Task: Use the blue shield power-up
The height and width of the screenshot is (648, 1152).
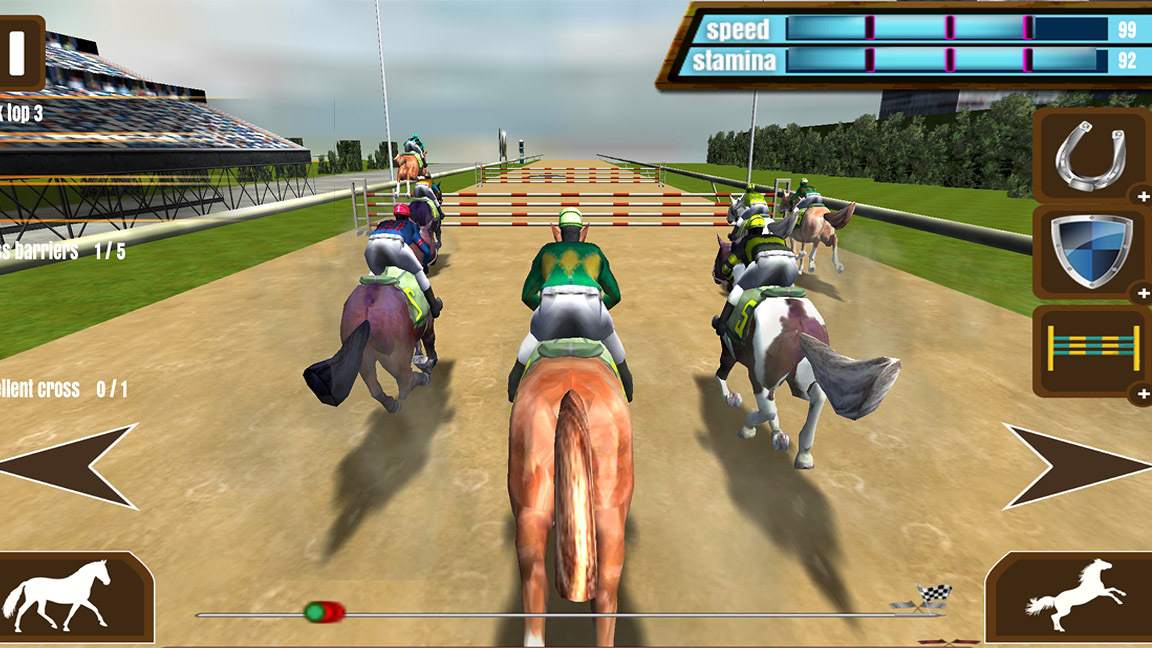Action: 1090,251
